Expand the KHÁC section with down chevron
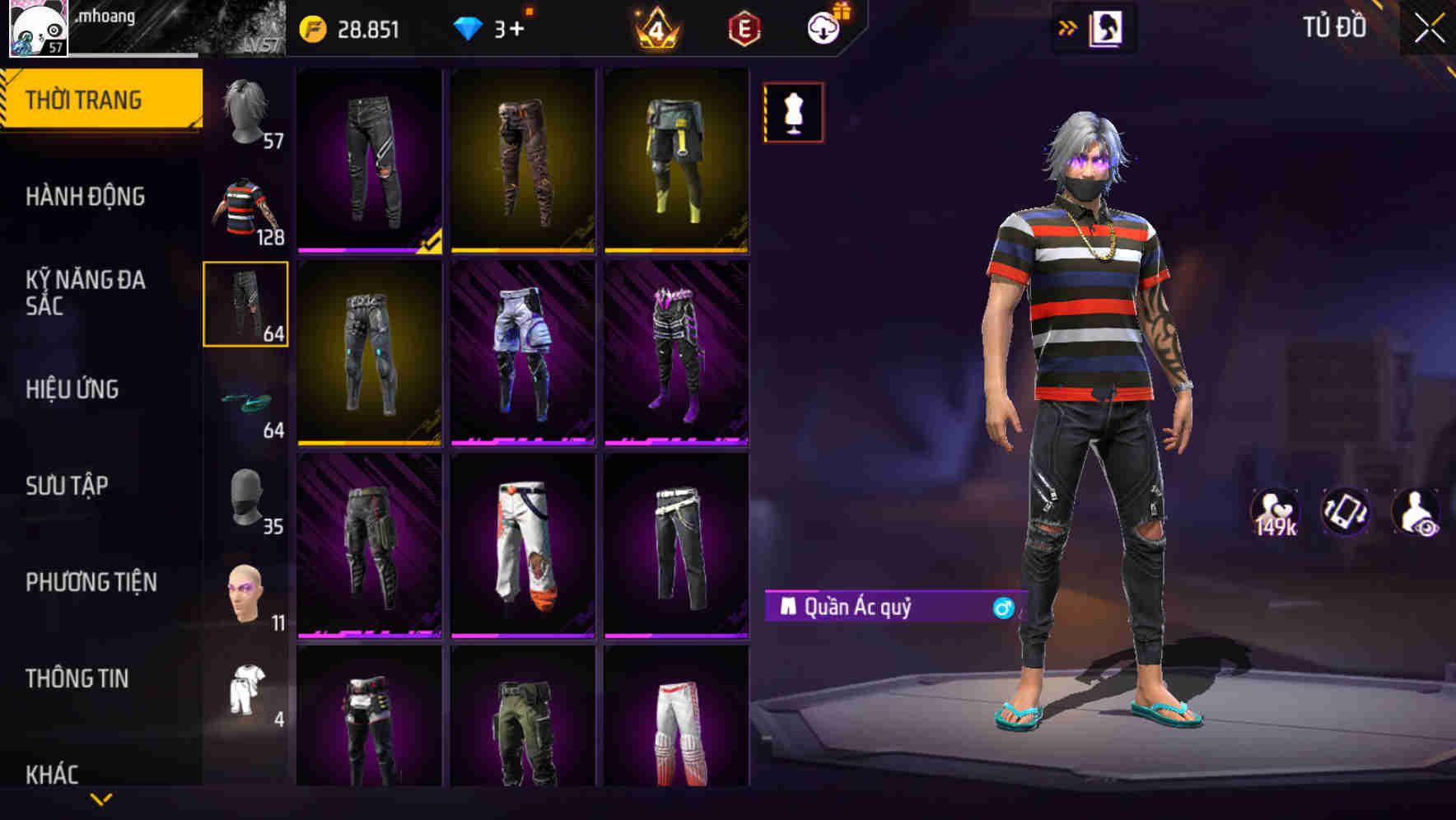The image size is (1456, 820). pyautogui.click(x=100, y=797)
